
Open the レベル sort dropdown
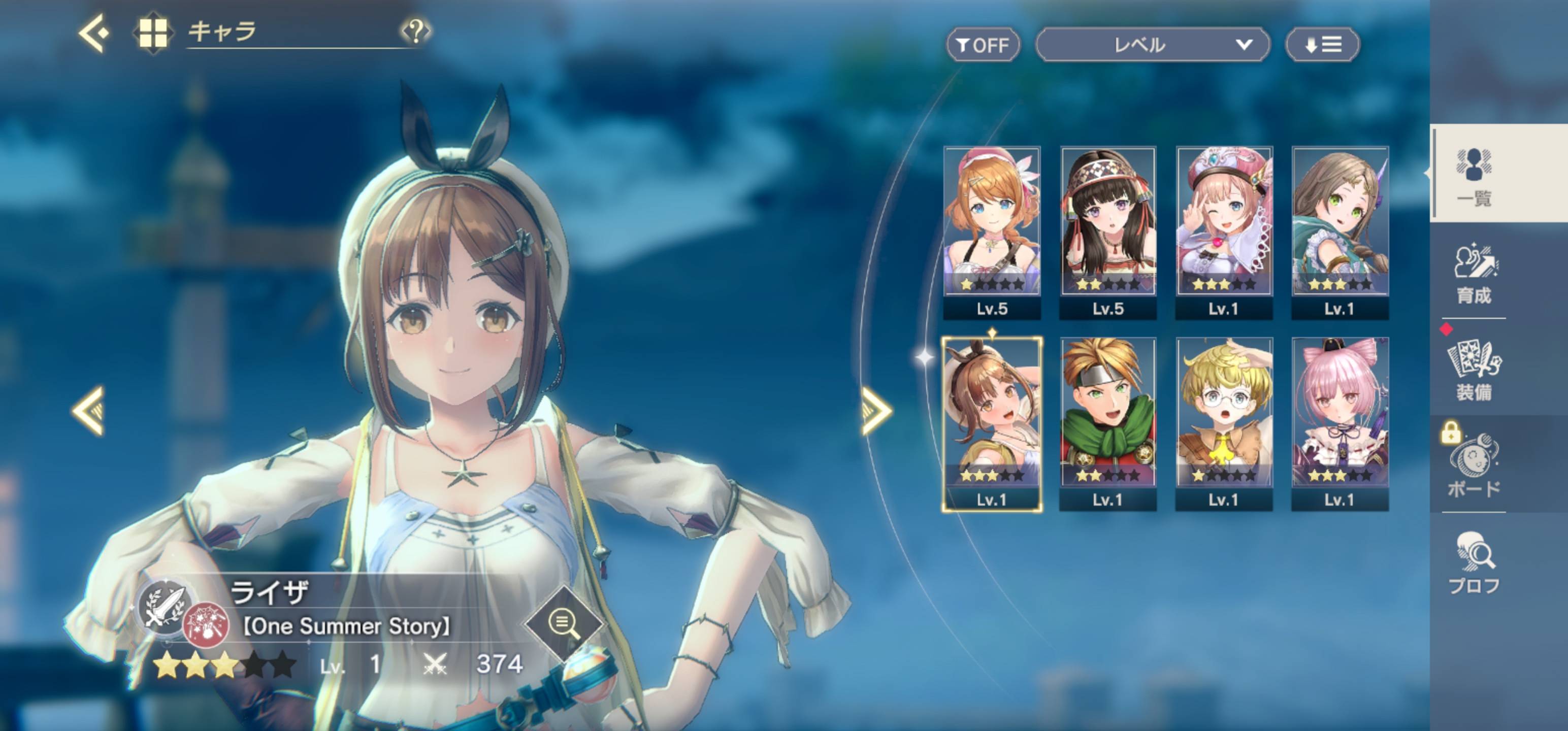click(x=1152, y=45)
